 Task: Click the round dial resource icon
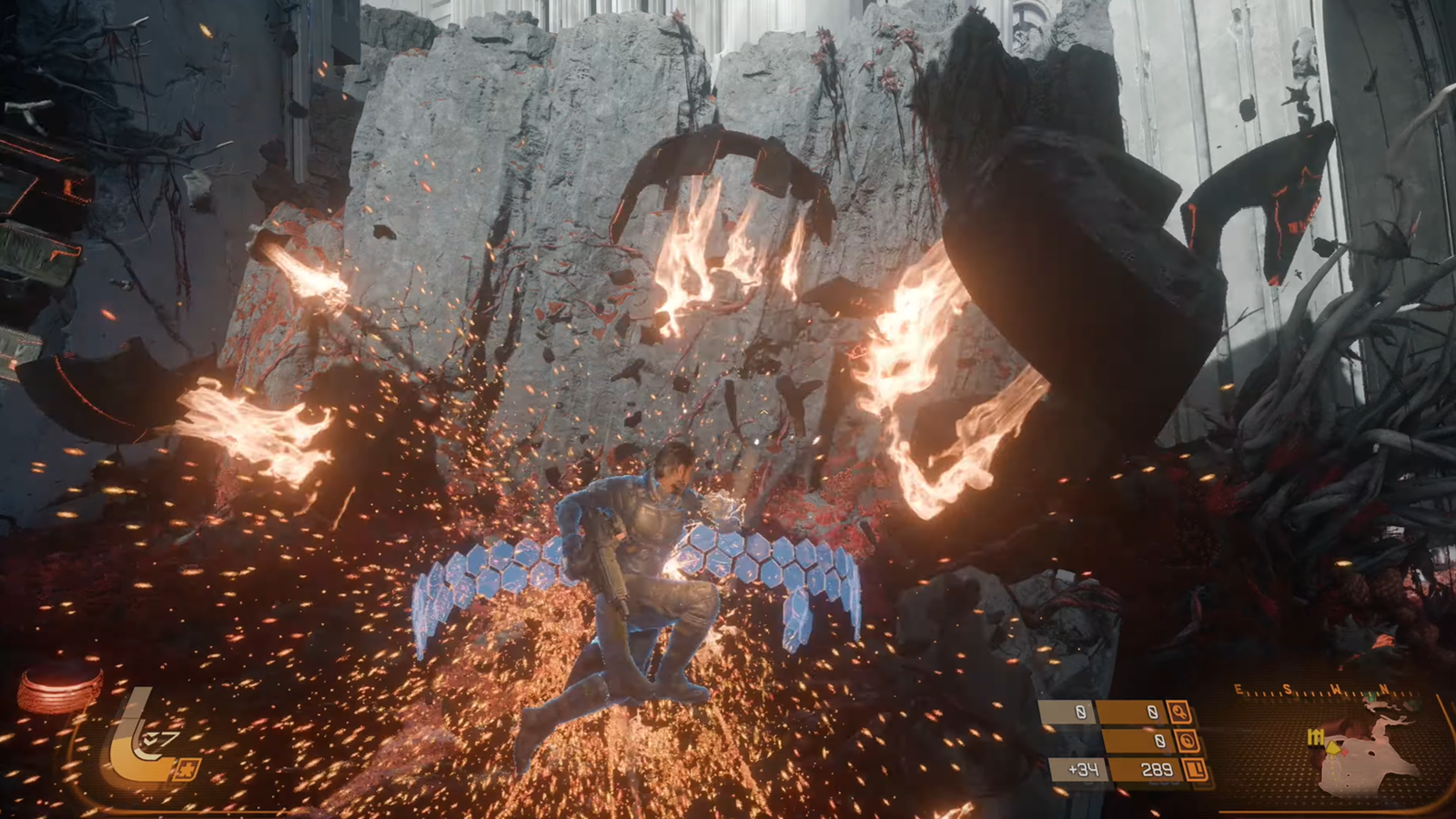click(1188, 742)
